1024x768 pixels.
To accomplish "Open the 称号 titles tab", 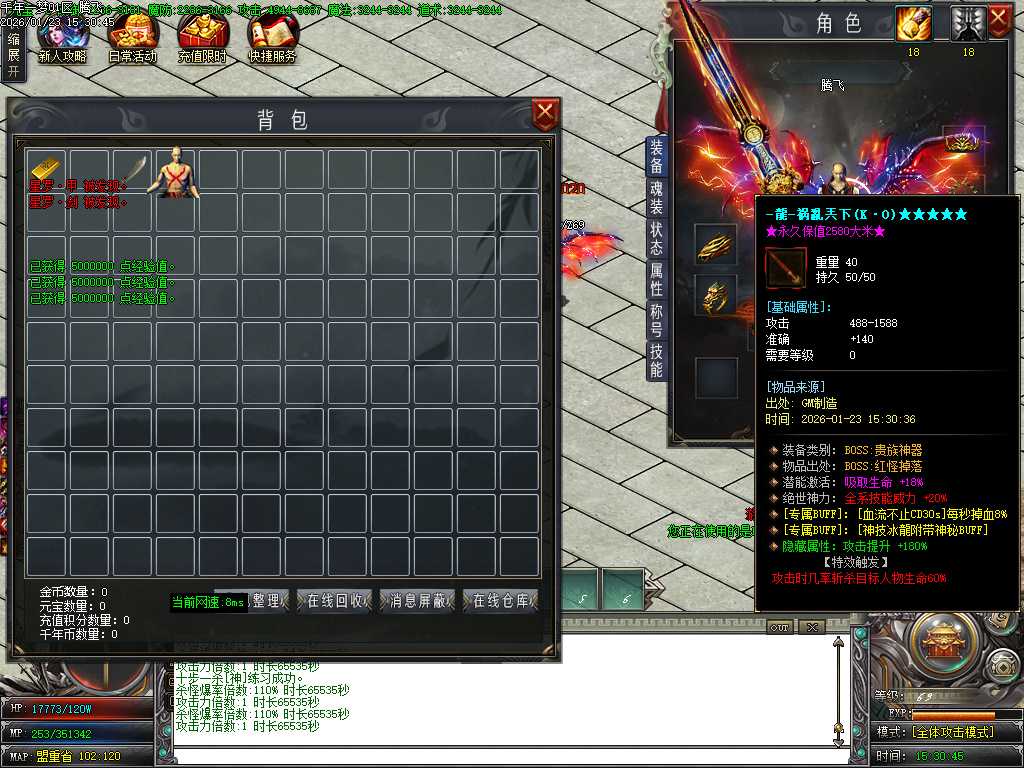I will 656,320.
